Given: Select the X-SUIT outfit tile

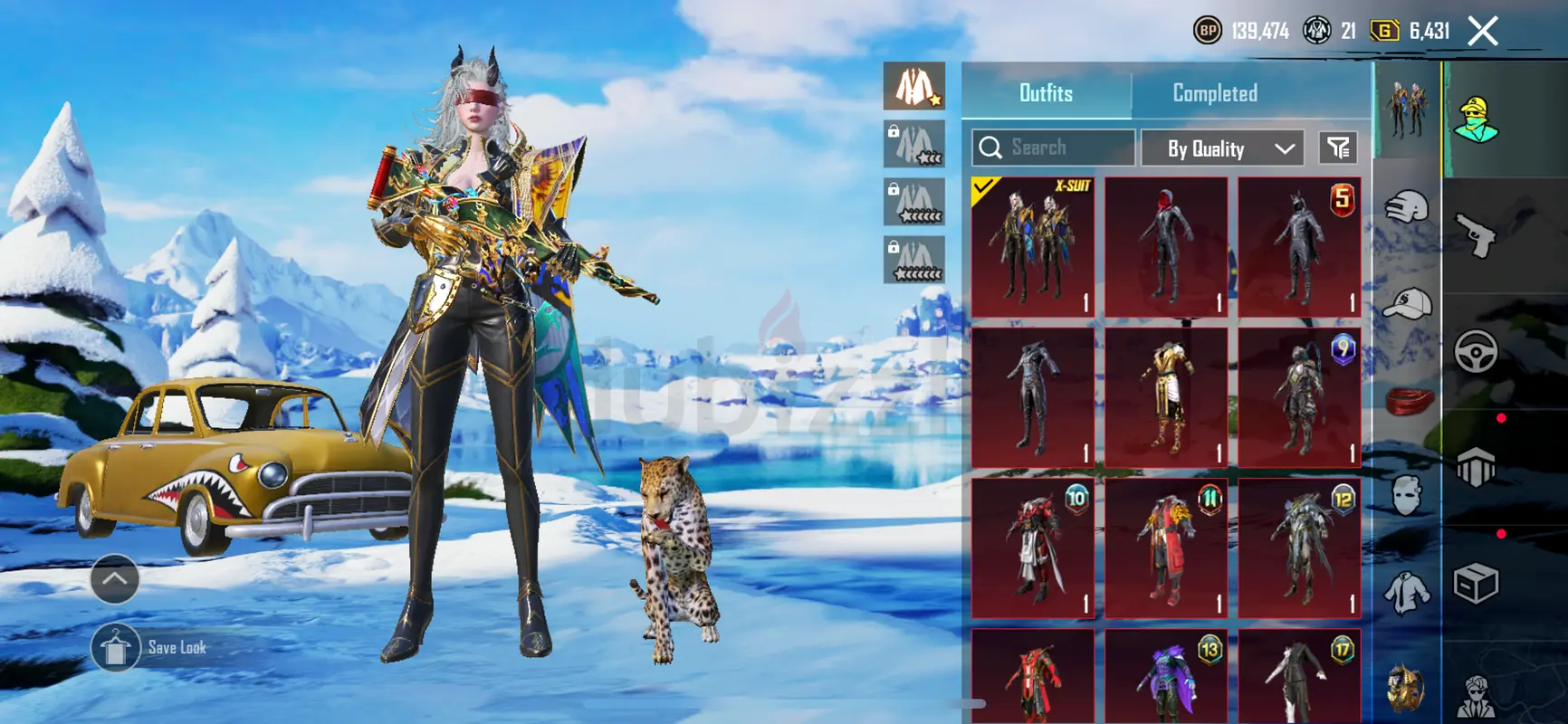Looking at the screenshot, I should [x=1033, y=247].
